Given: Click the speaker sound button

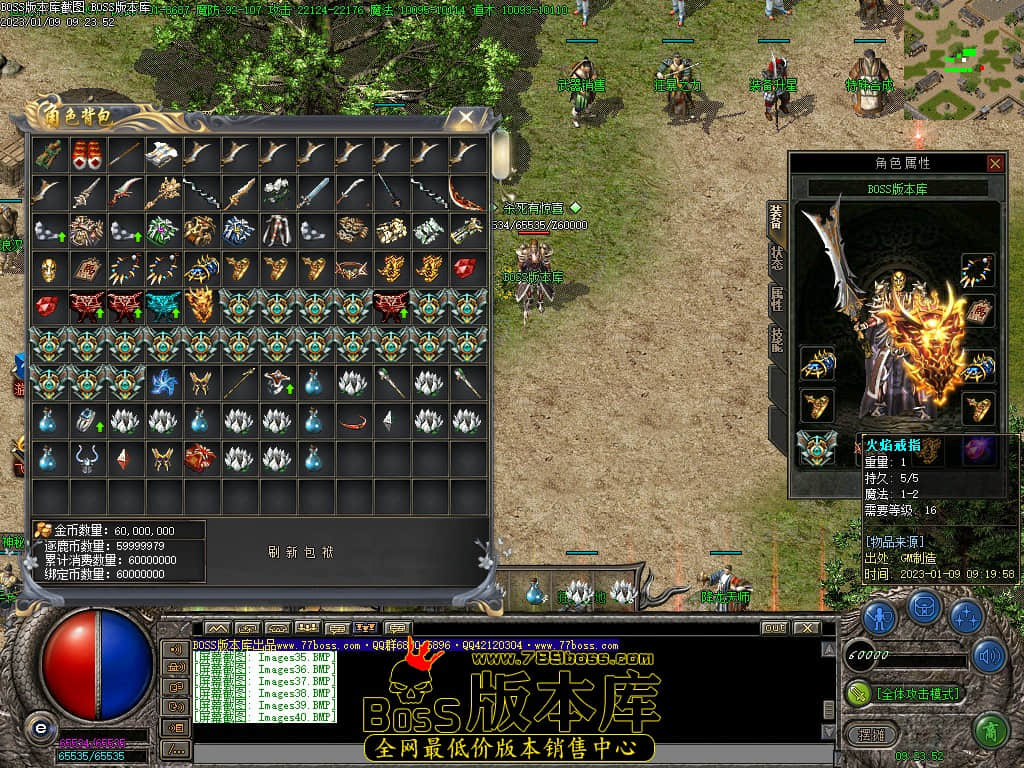Looking at the screenshot, I should click(x=988, y=656).
